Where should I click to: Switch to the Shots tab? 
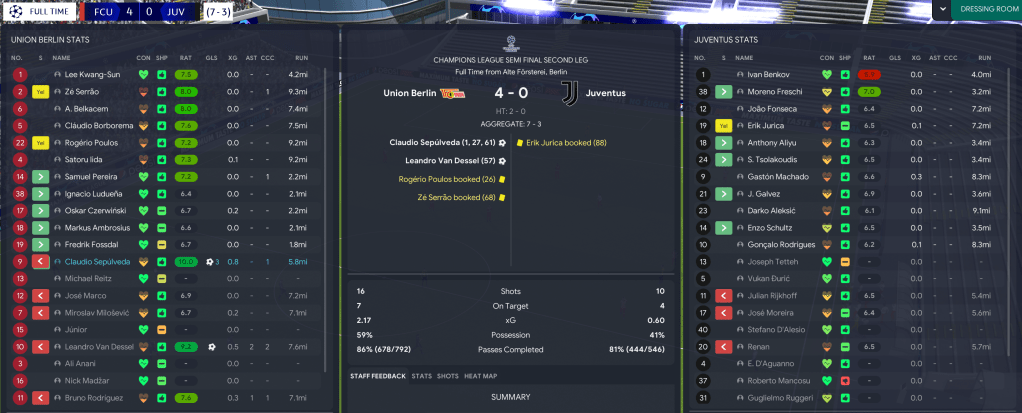(447, 376)
